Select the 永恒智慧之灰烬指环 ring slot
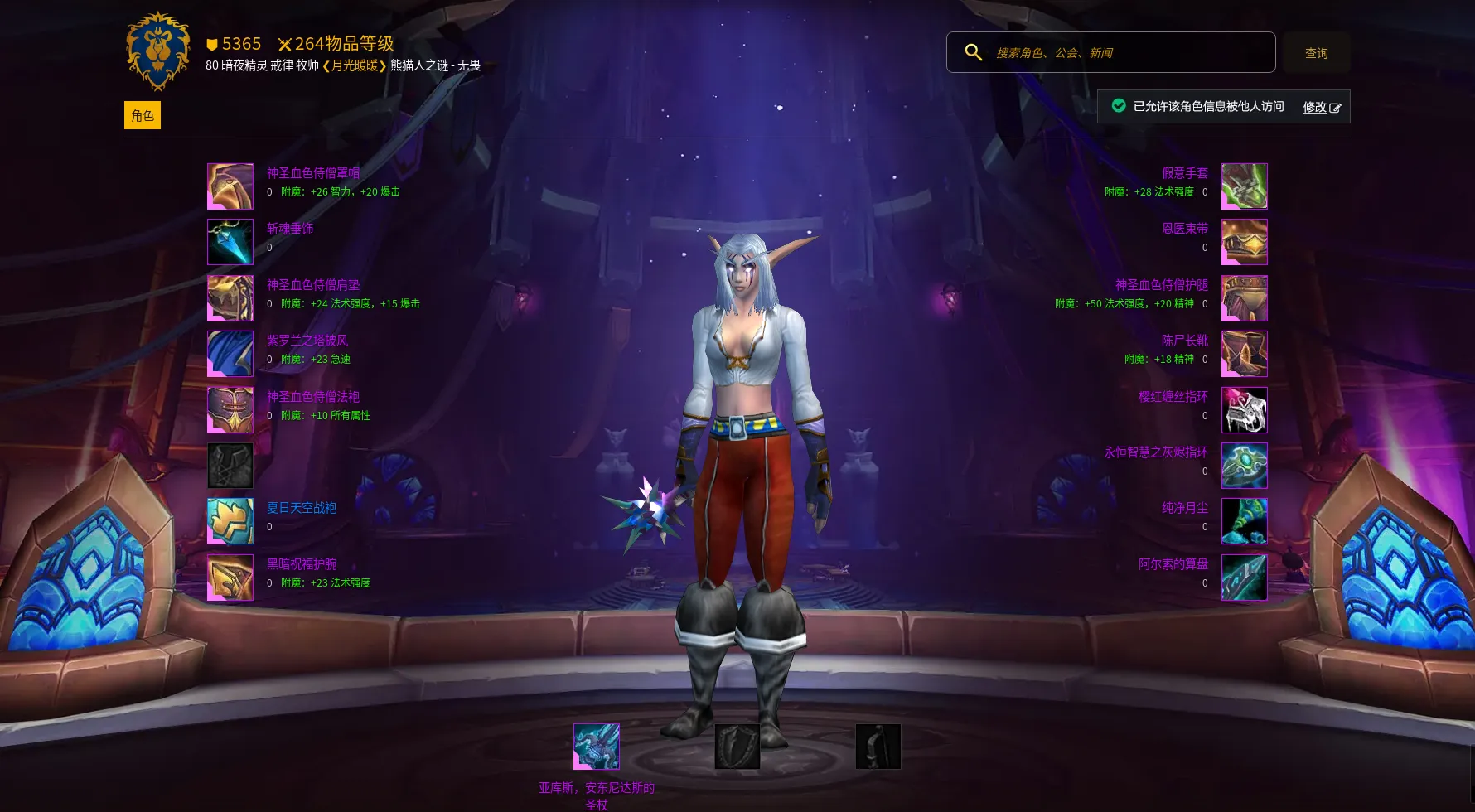Viewport: 1475px width, 812px height. (1244, 466)
